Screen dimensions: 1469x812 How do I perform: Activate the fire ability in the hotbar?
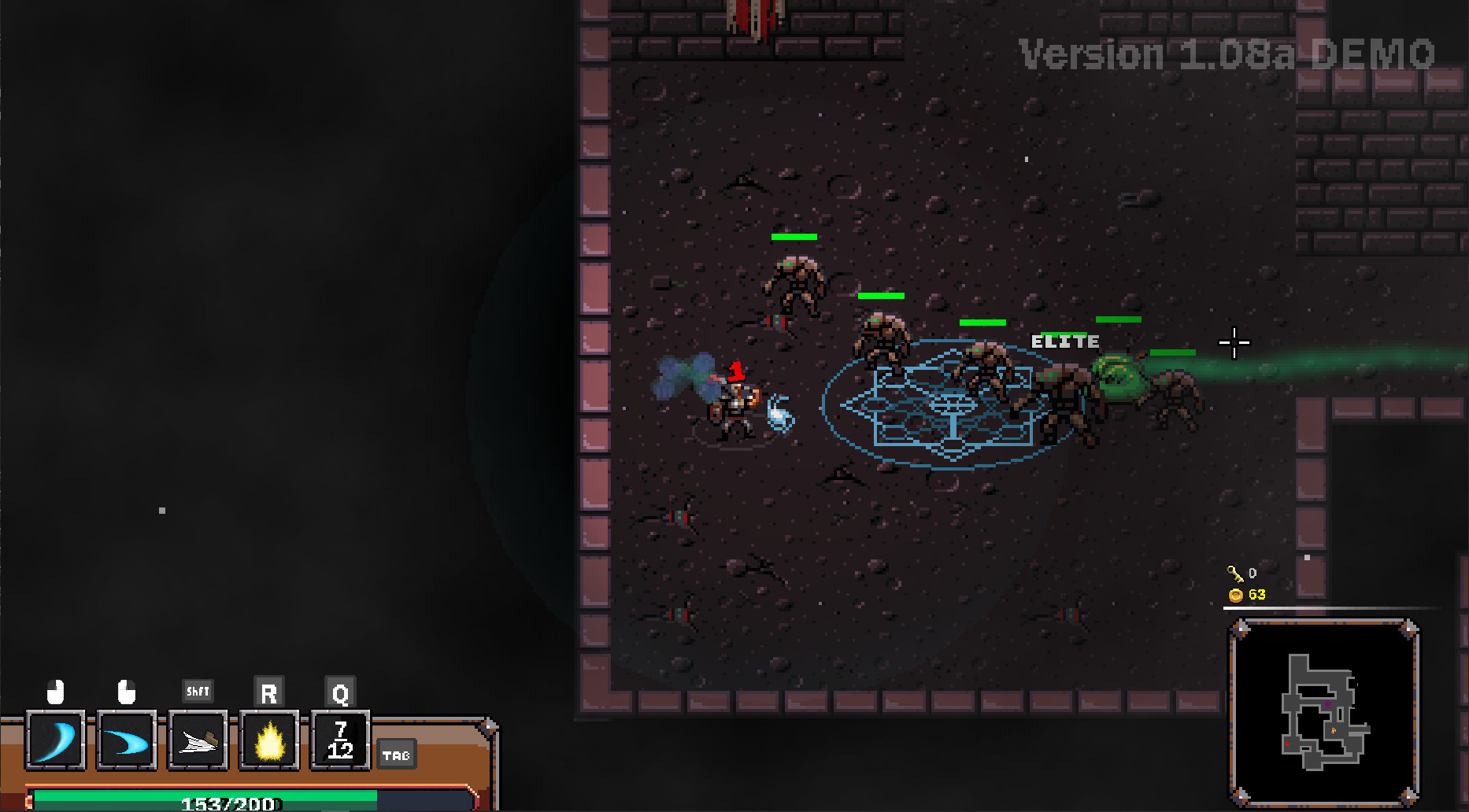[268, 740]
